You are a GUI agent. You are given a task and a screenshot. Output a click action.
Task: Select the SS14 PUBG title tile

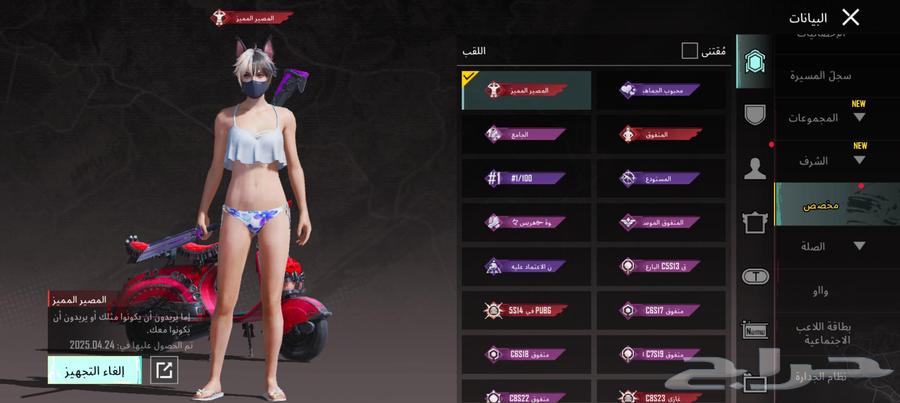point(526,310)
